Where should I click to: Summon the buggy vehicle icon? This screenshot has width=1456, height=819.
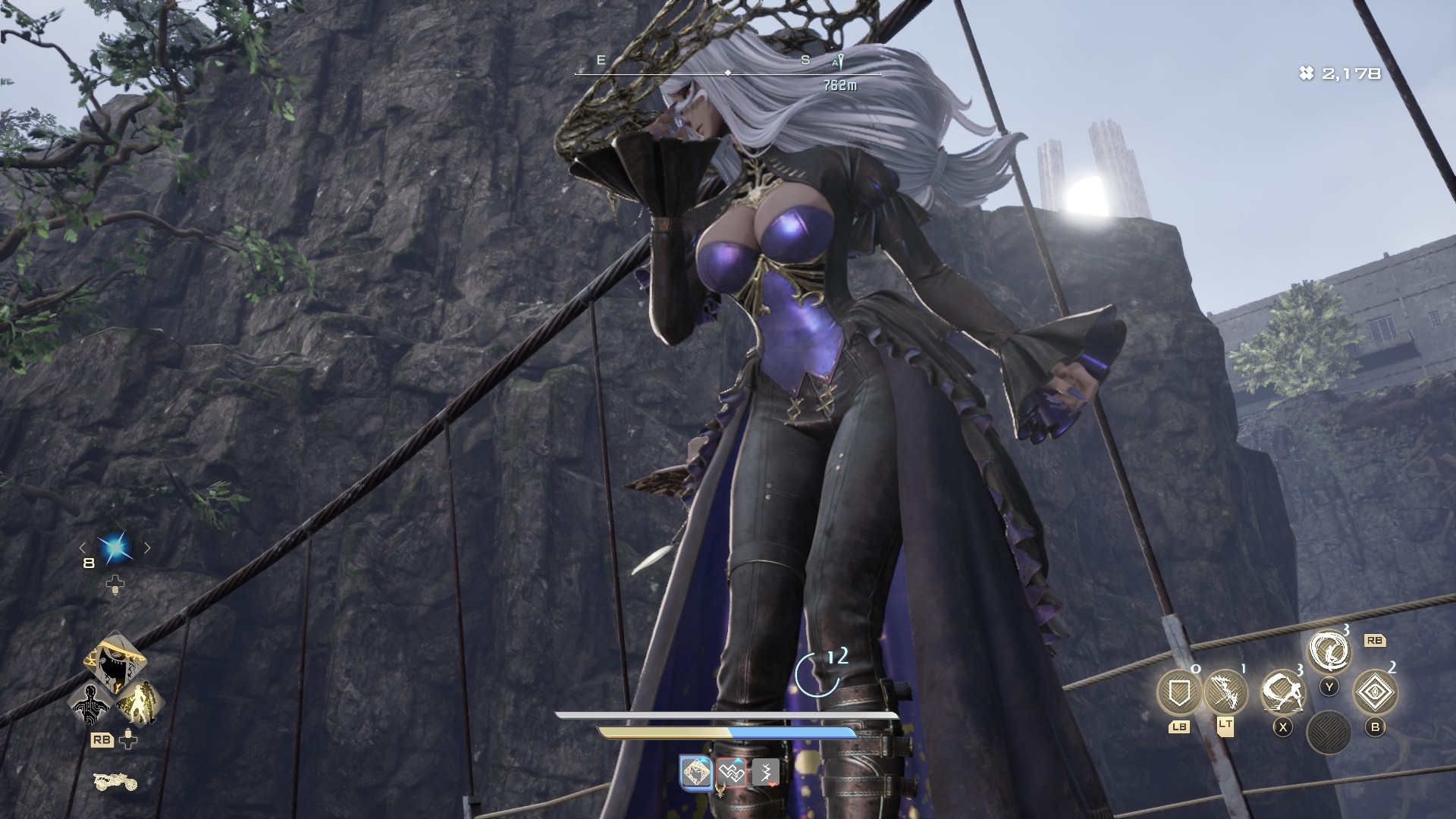[115, 780]
